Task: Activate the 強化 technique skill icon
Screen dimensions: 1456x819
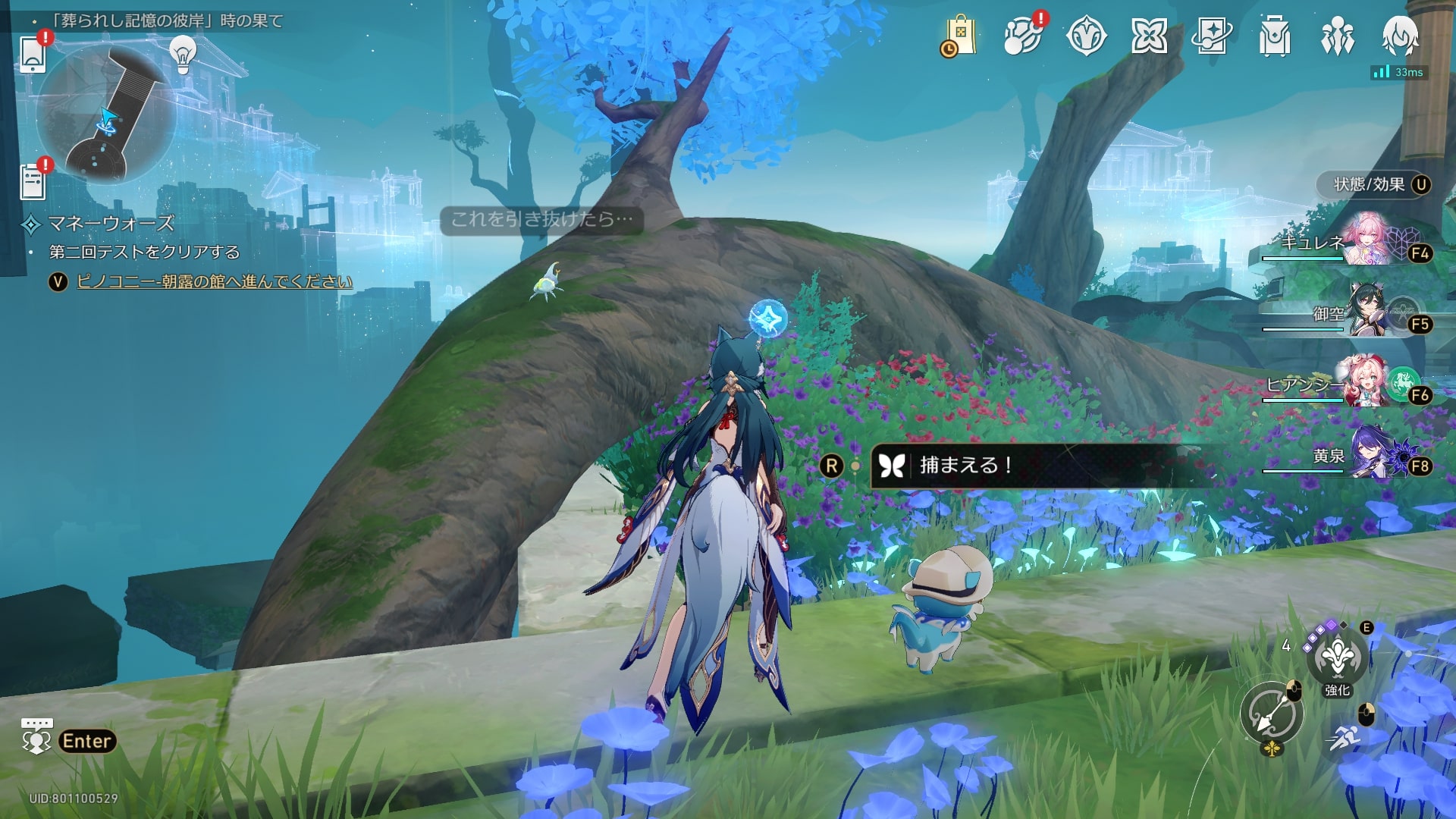Action: point(1337,658)
